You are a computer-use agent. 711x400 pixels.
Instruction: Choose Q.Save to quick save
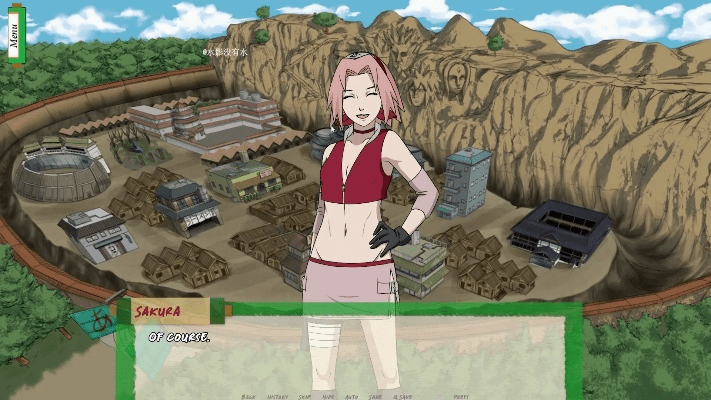[x=403, y=396]
